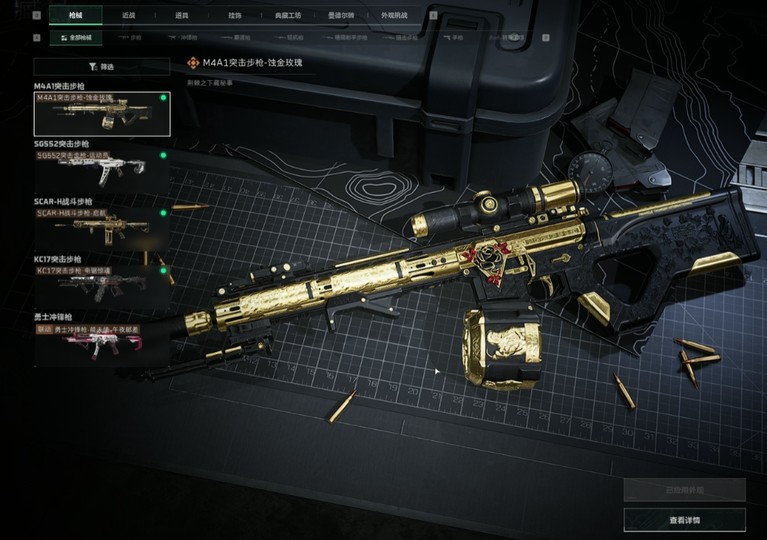Screen dimensions: 767x540
Task: Switch to the 挂饰 charms tab
Action: pyautogui.click(x=234, y=16)
